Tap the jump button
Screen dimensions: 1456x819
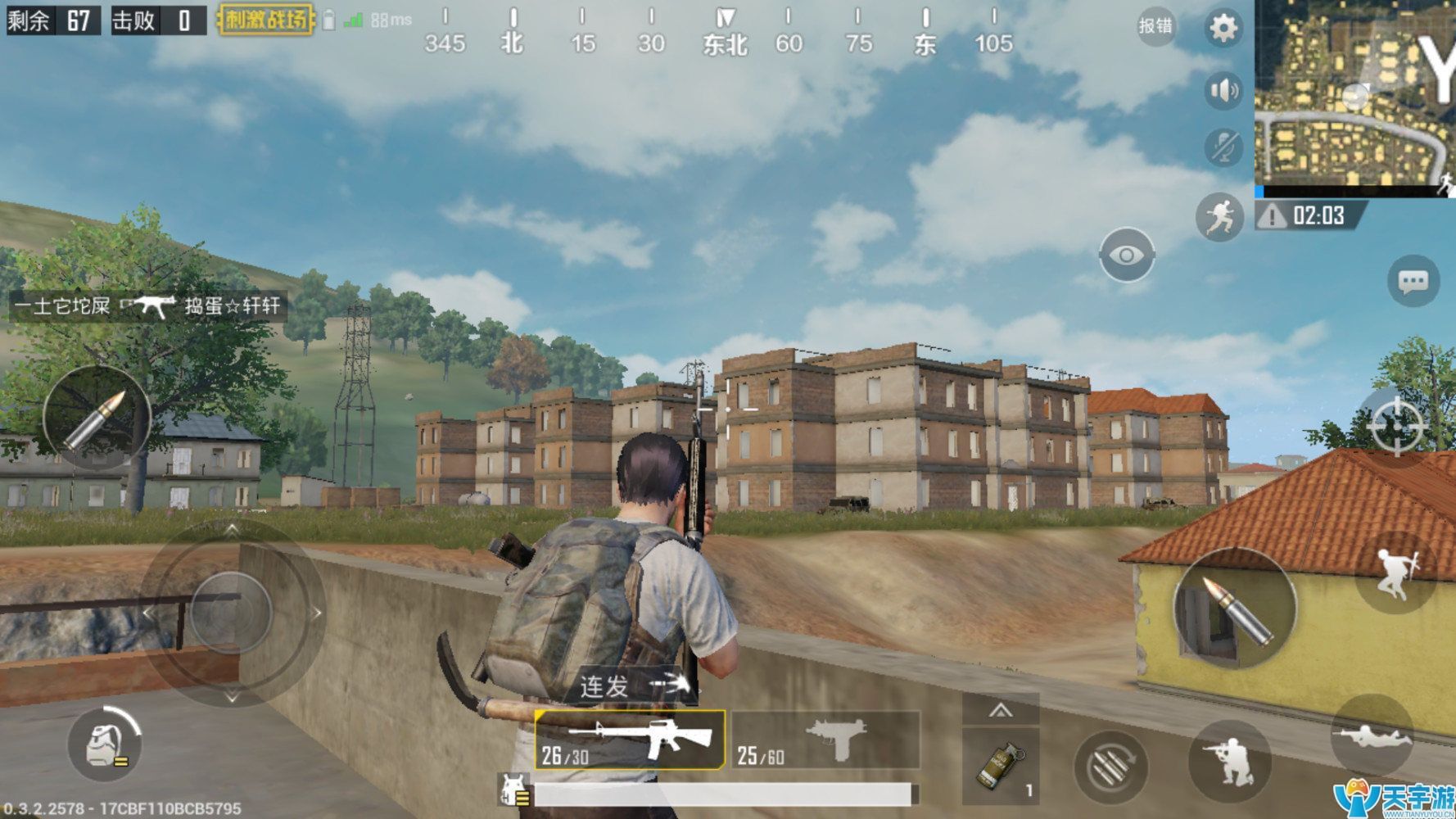pyautogui.click(x=1395, y=572)
